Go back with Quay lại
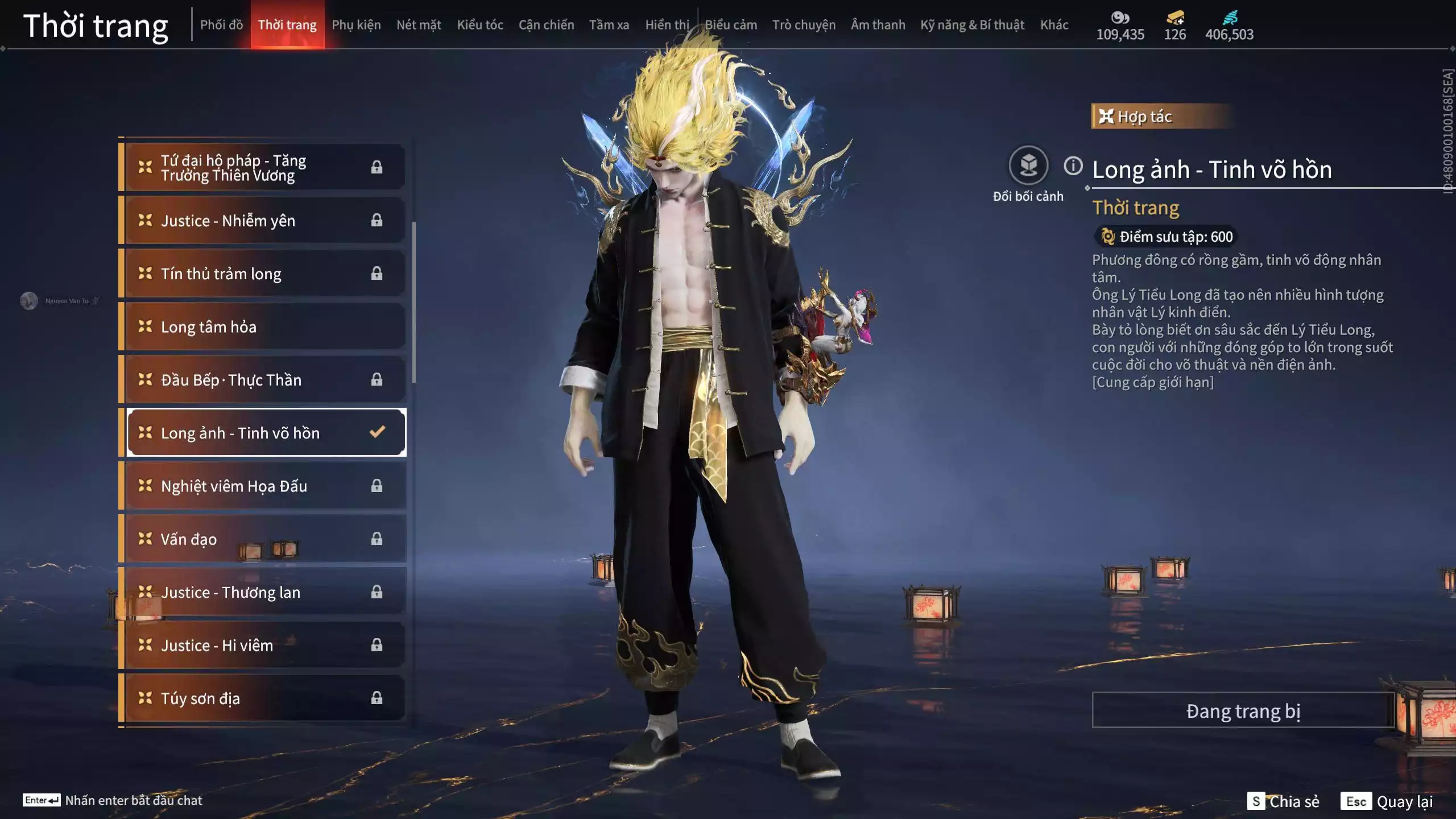The width and height of the screenshot is (1456, 819). 1388,801
